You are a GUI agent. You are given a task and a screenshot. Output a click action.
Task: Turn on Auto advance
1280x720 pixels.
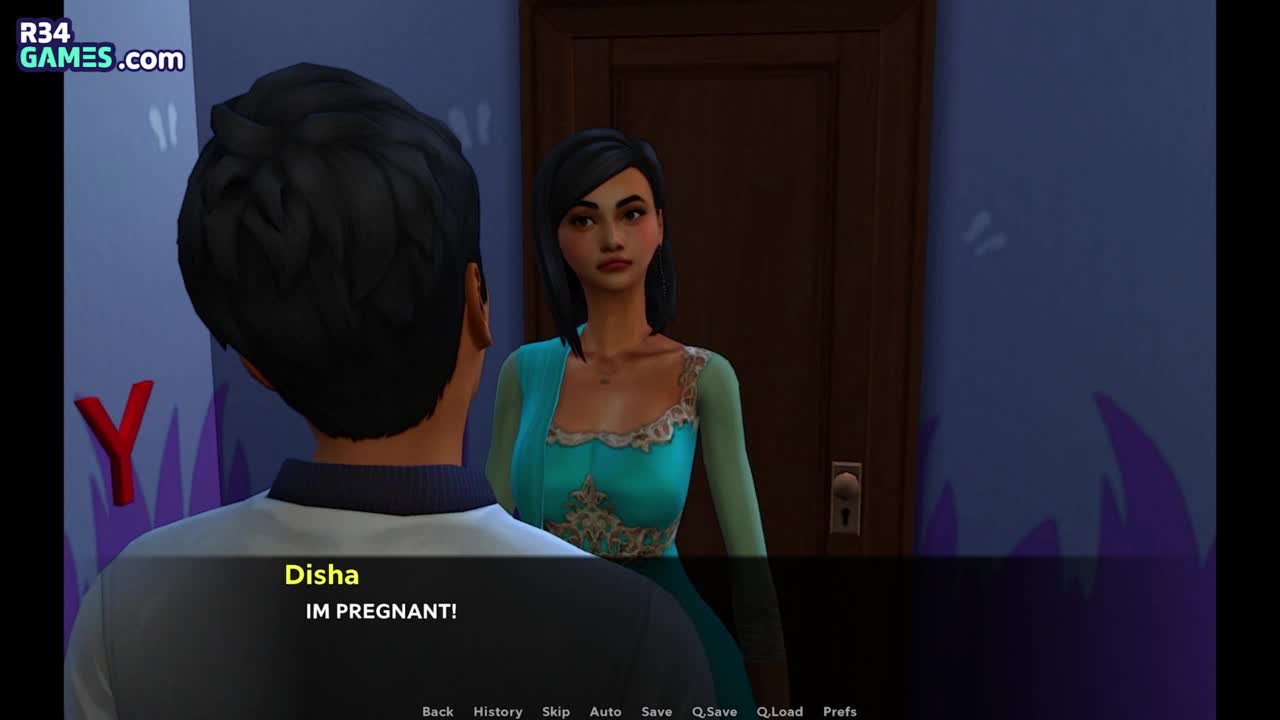605,711
